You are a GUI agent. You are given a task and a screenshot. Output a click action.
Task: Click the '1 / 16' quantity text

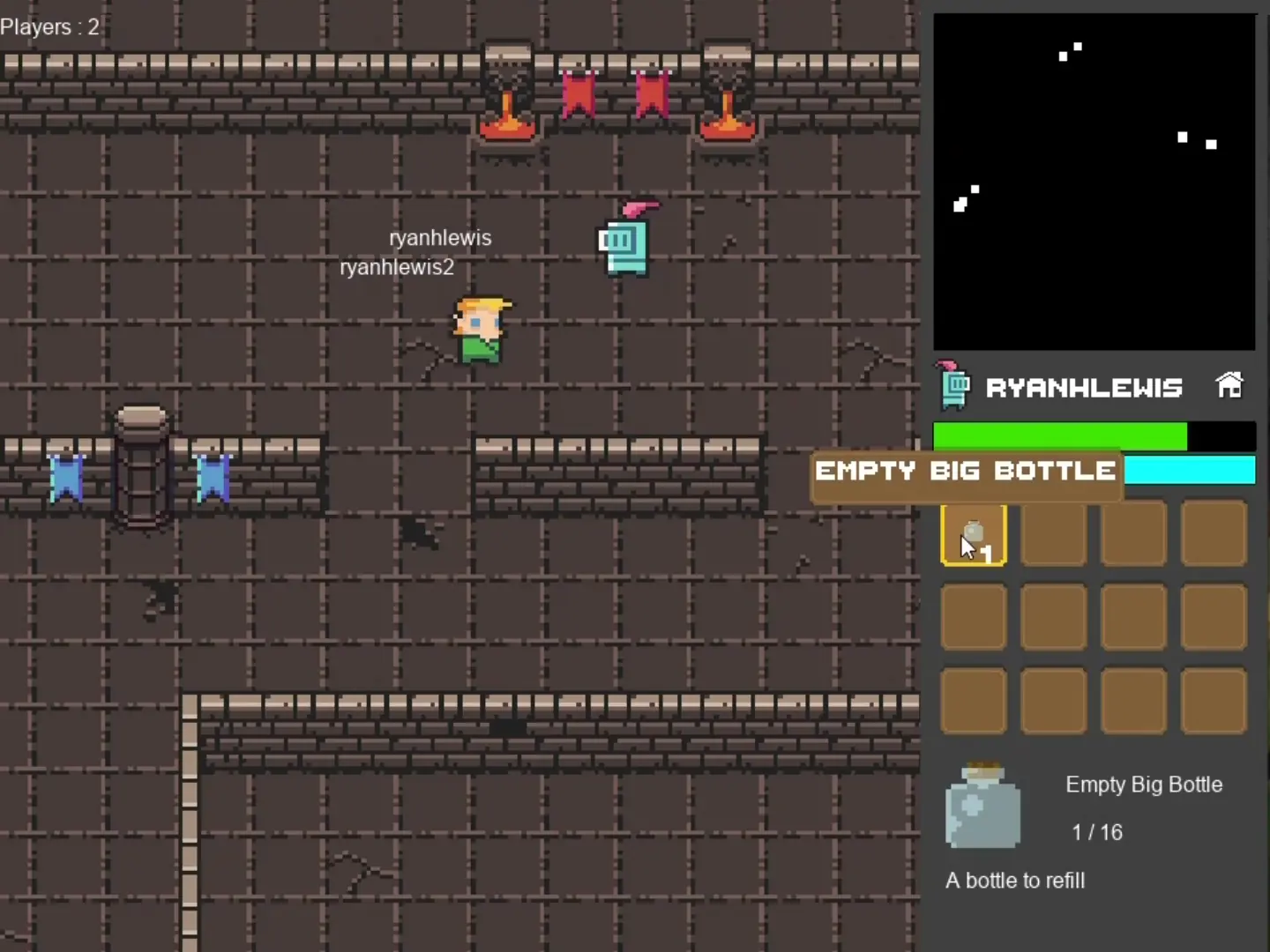pyautogui.click(x=1097, y=831)
